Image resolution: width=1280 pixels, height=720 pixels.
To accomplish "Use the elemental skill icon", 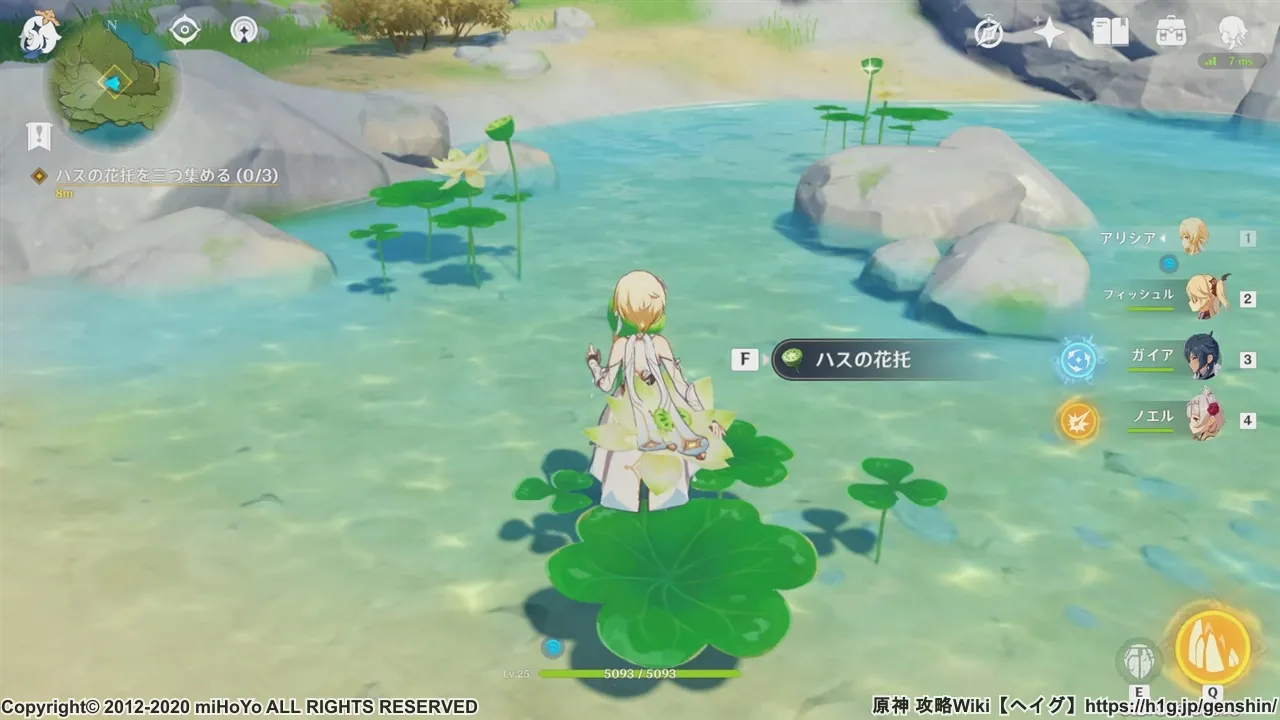I will [1138, 661].
